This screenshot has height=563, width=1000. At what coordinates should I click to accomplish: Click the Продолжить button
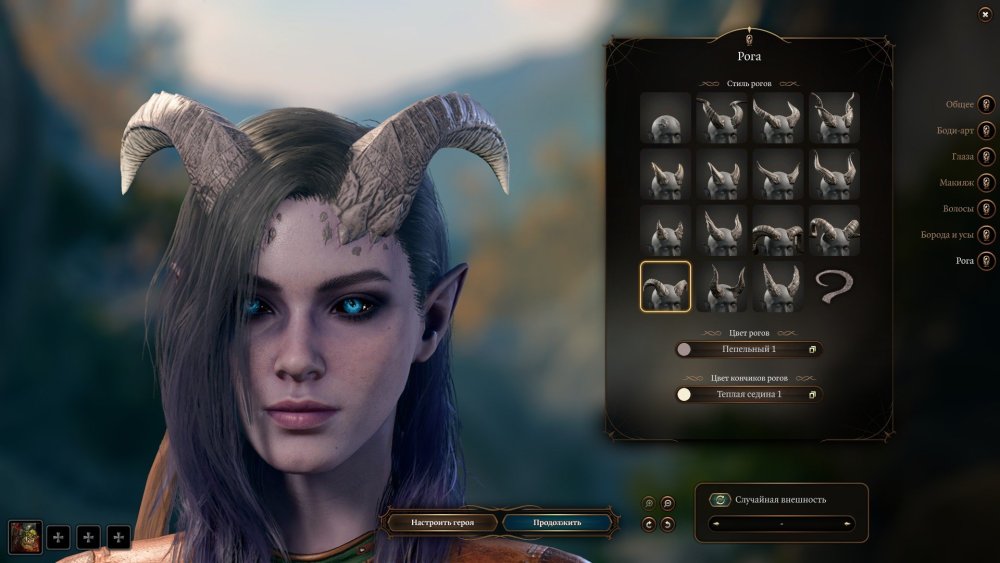(x=556, y=522)
